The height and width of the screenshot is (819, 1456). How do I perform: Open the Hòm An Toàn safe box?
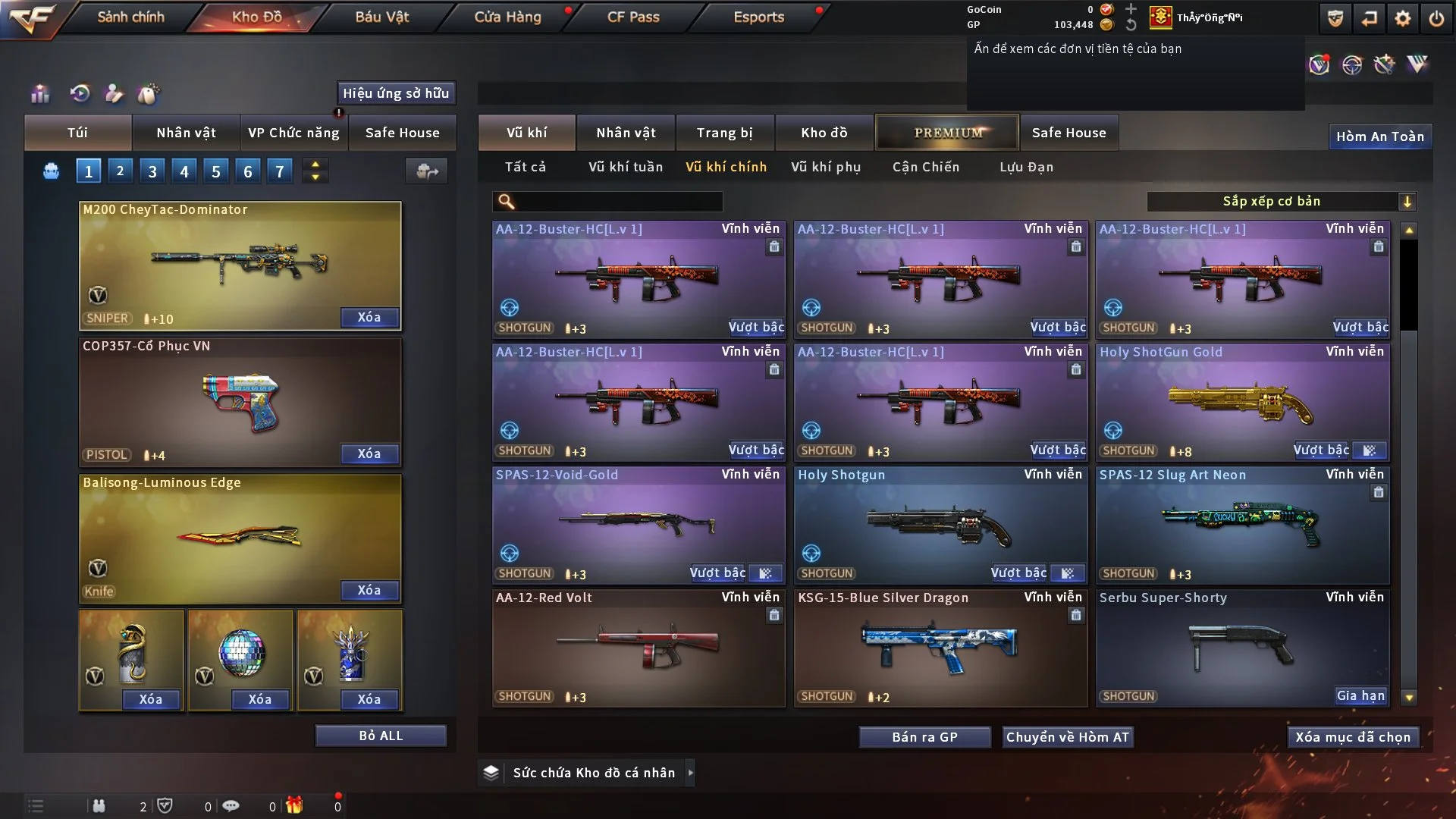point(1380,136)
